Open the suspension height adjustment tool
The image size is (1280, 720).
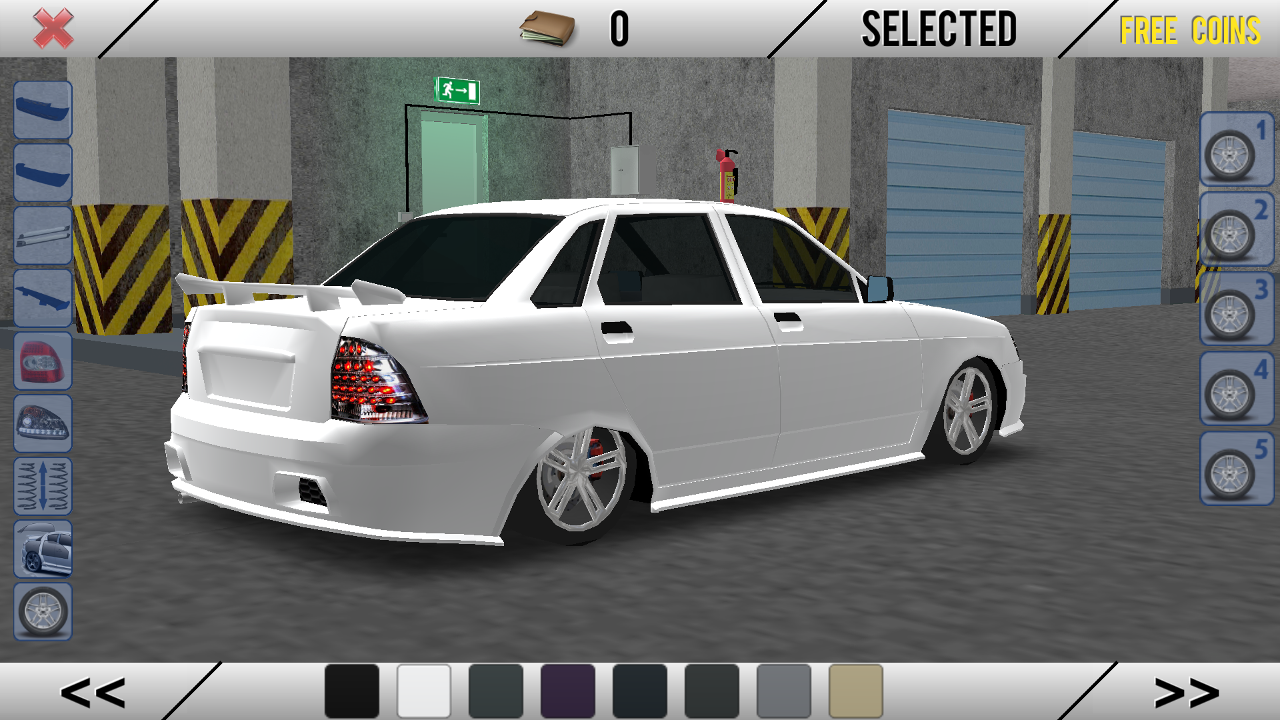click(x=42, y=485)
